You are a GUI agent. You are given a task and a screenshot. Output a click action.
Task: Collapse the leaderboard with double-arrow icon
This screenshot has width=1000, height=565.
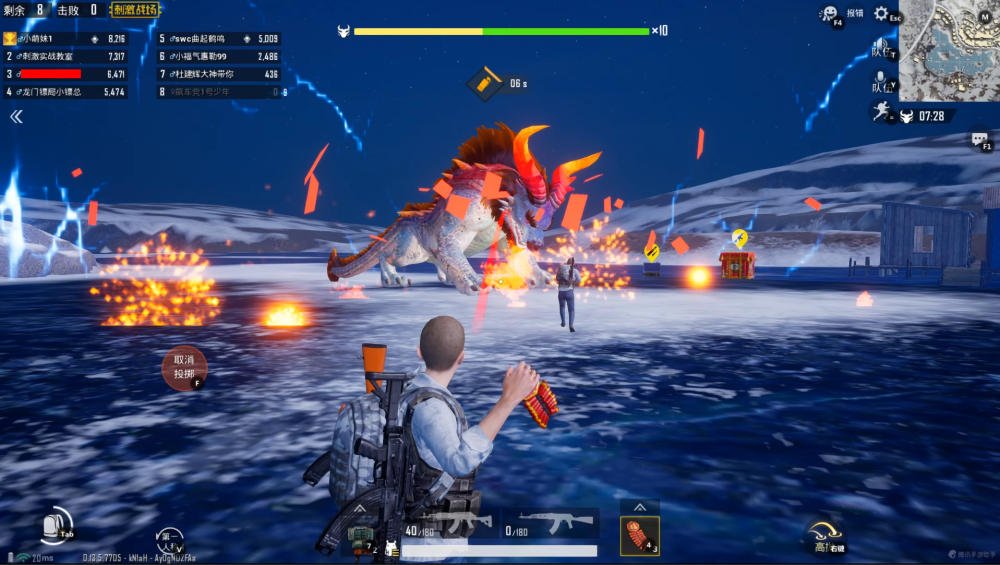point(16,117)
